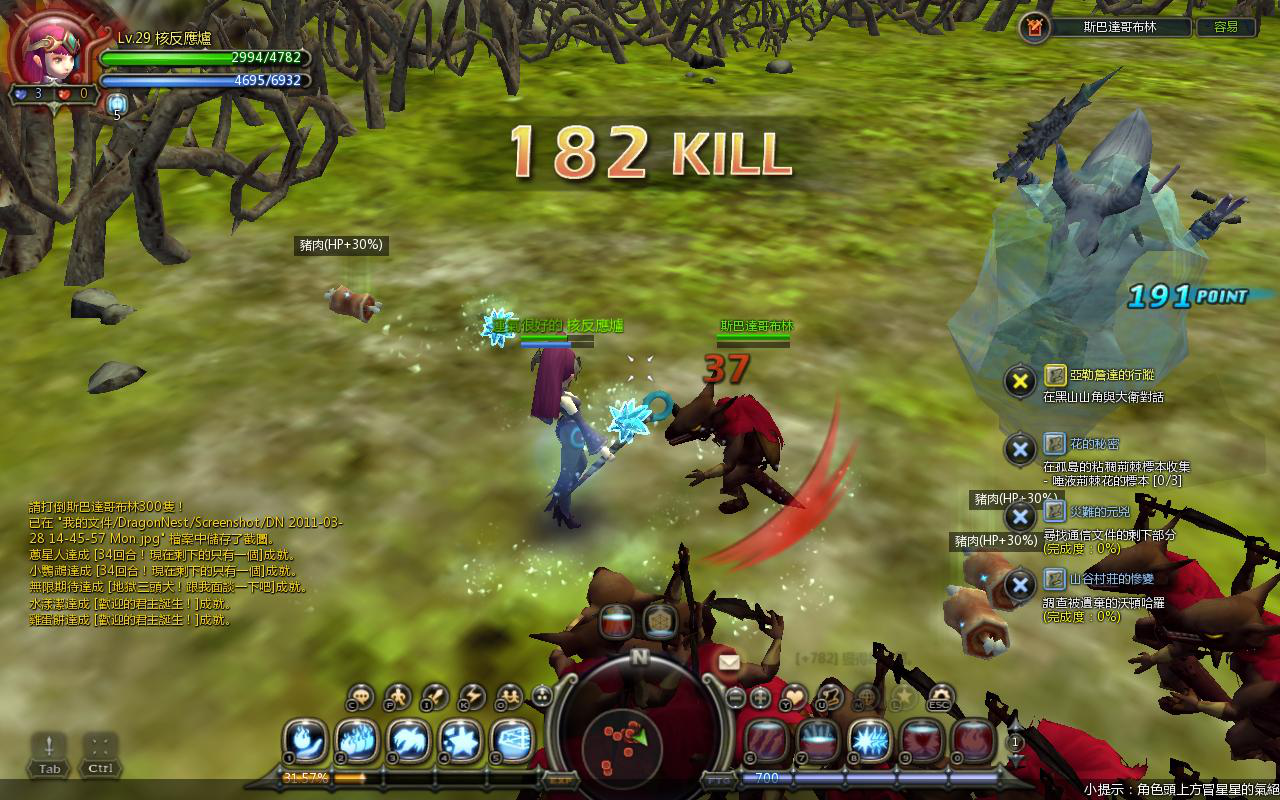The image size is (1280, 800).
Task: Open the skill window lightning icon
Action: coord(471,696)
